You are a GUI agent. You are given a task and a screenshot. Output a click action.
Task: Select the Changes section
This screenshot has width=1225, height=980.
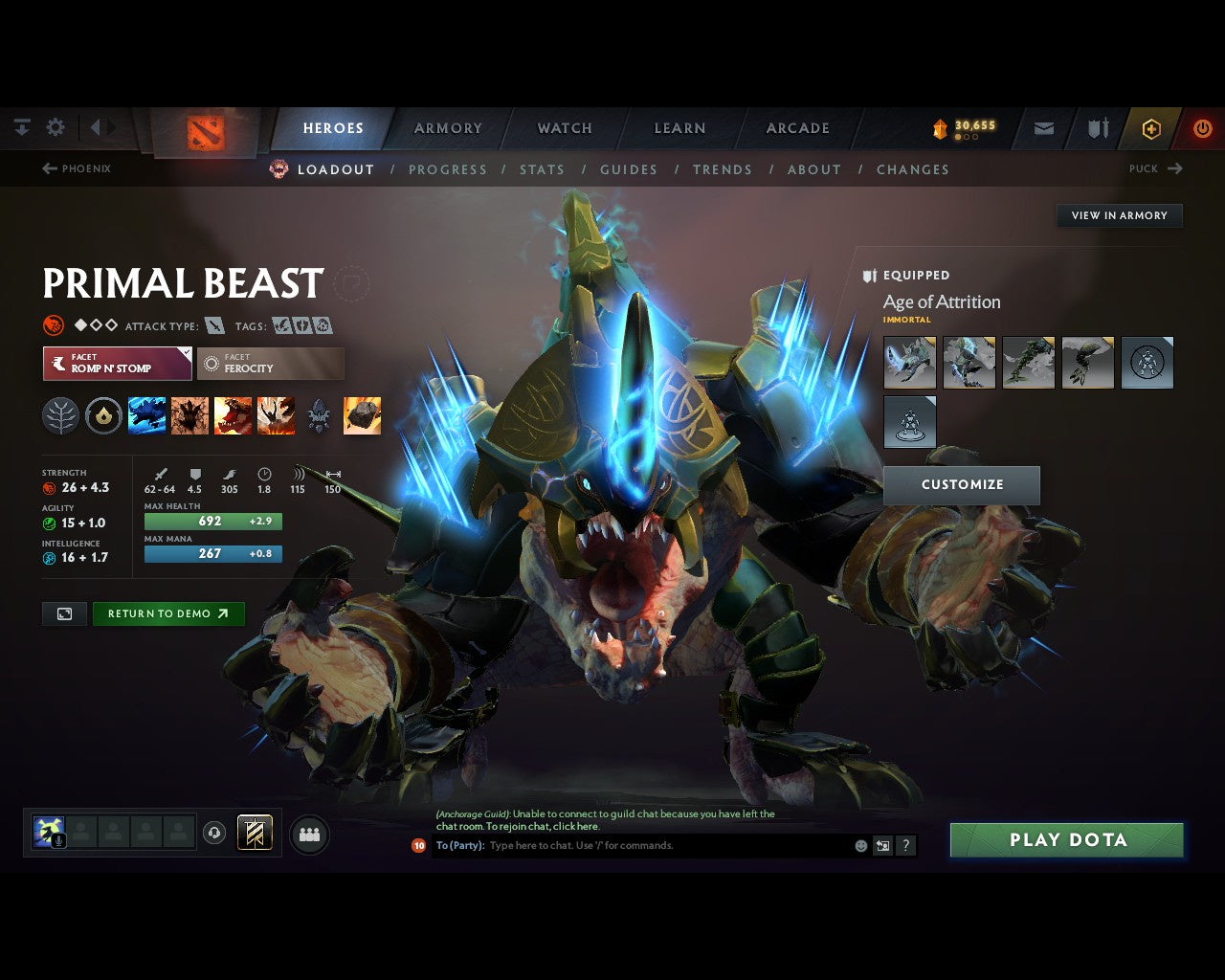[913, 169]
